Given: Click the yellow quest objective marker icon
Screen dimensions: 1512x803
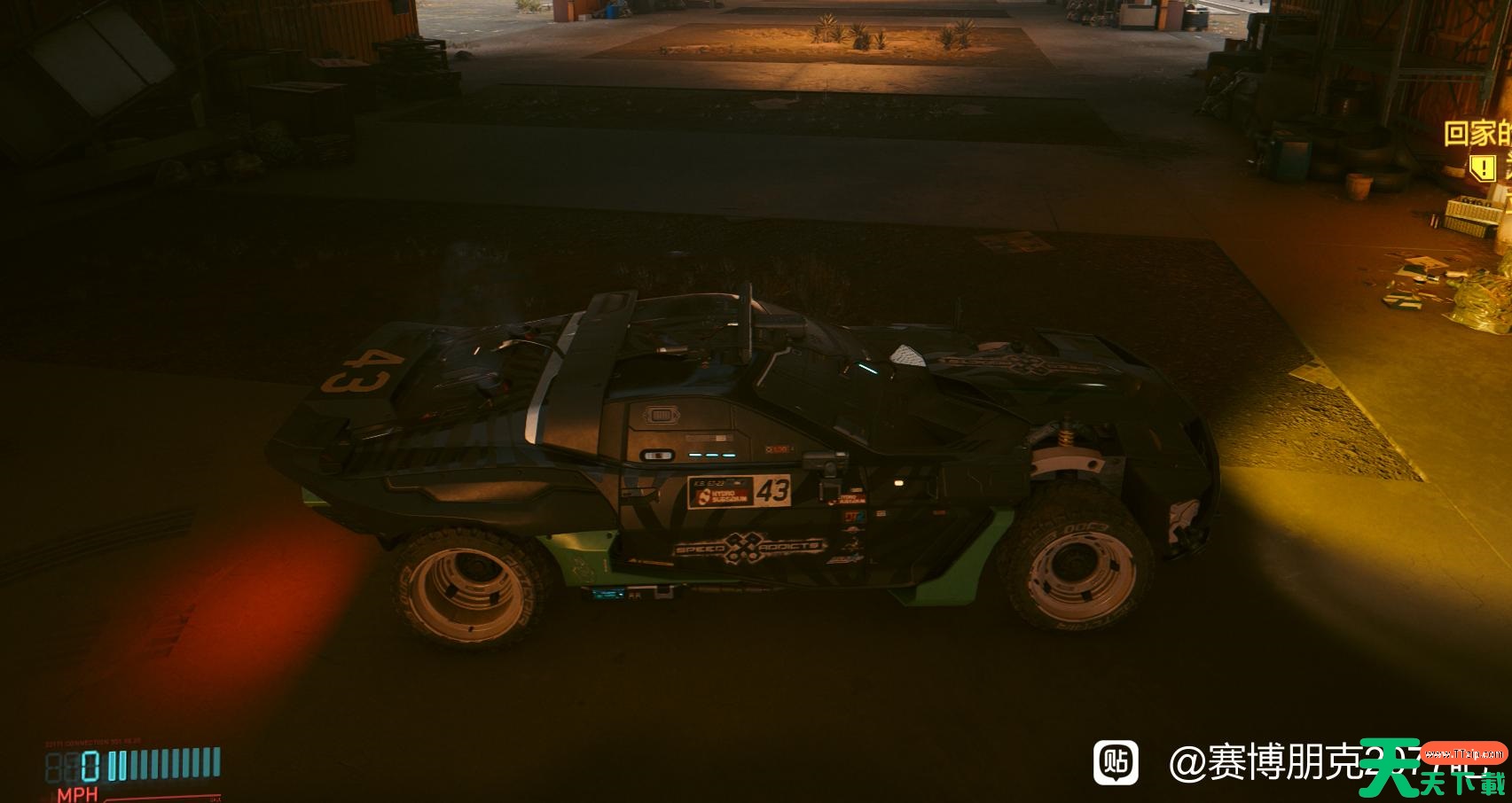Looking at the screenshot, I should point(1483,168).
